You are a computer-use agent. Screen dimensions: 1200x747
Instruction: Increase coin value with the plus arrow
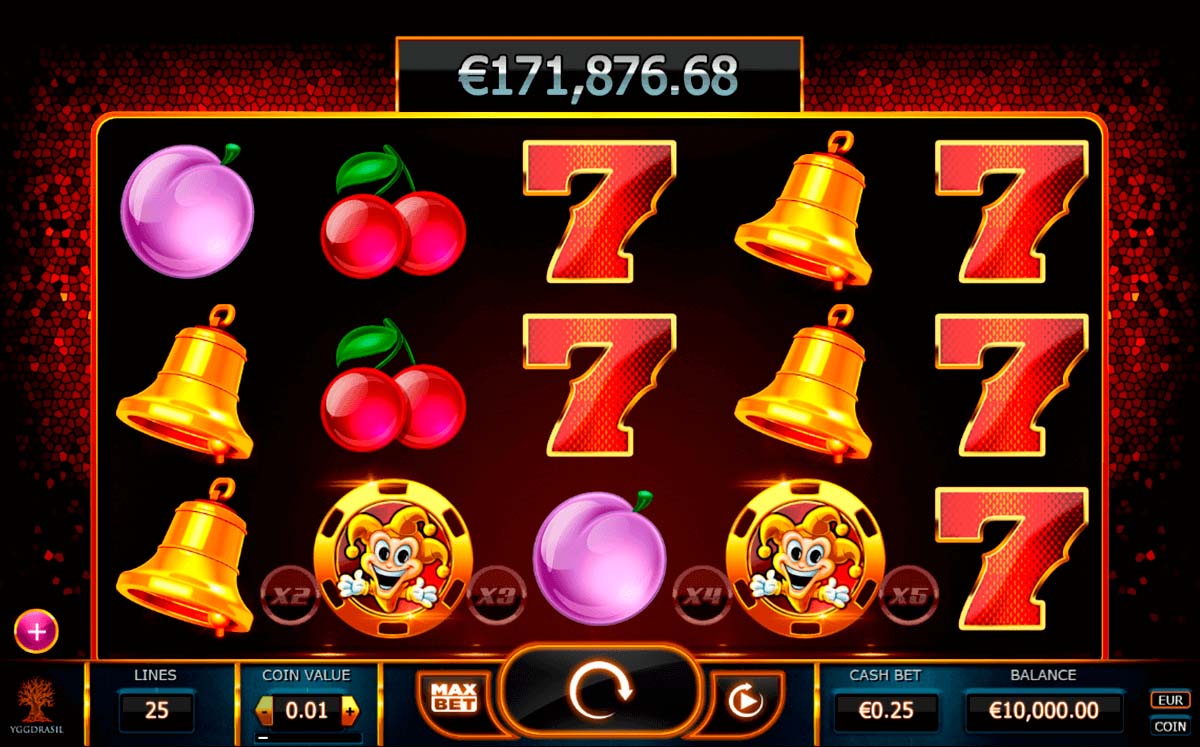click(350, 711)
